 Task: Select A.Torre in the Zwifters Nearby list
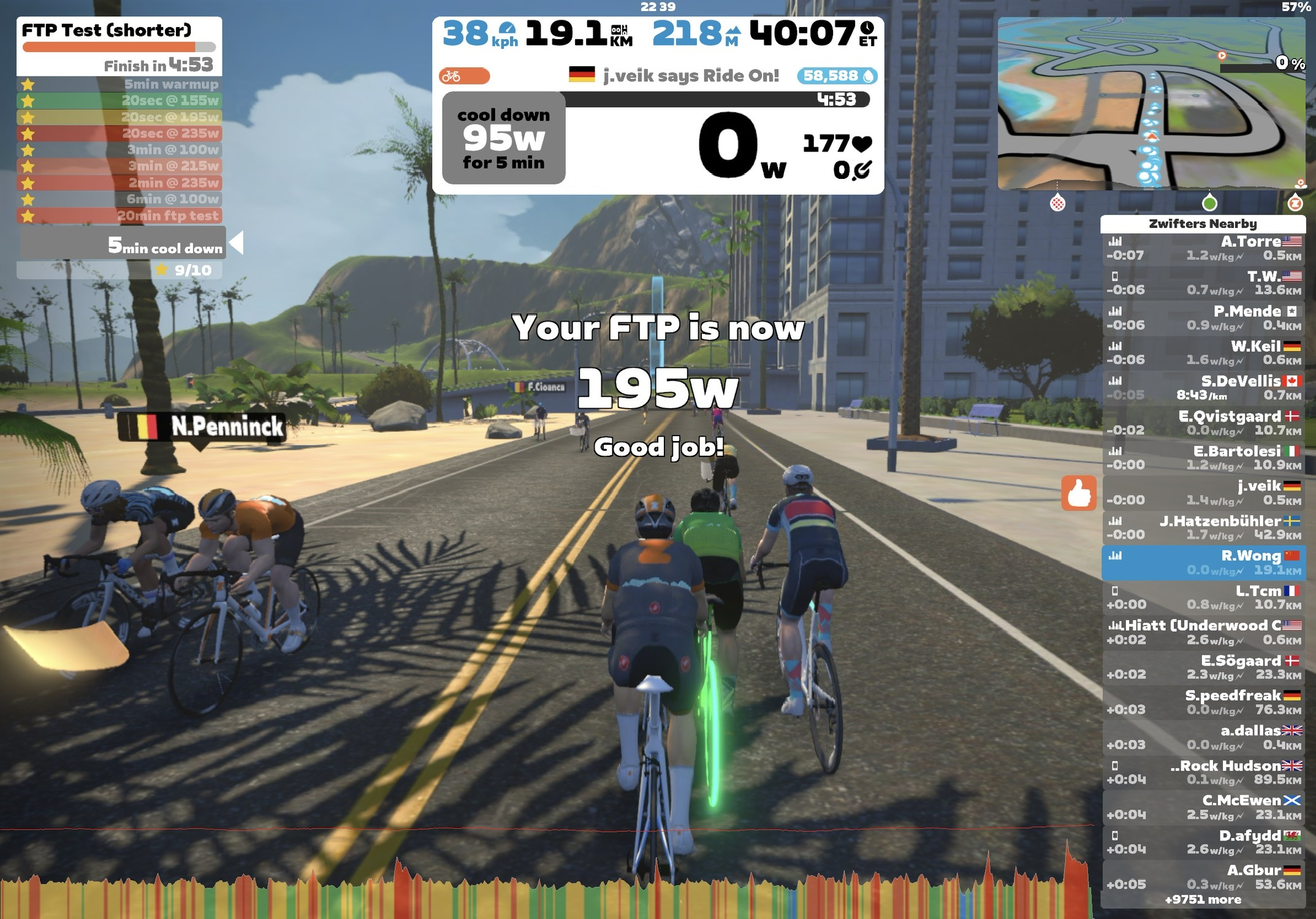[1203, 248]
